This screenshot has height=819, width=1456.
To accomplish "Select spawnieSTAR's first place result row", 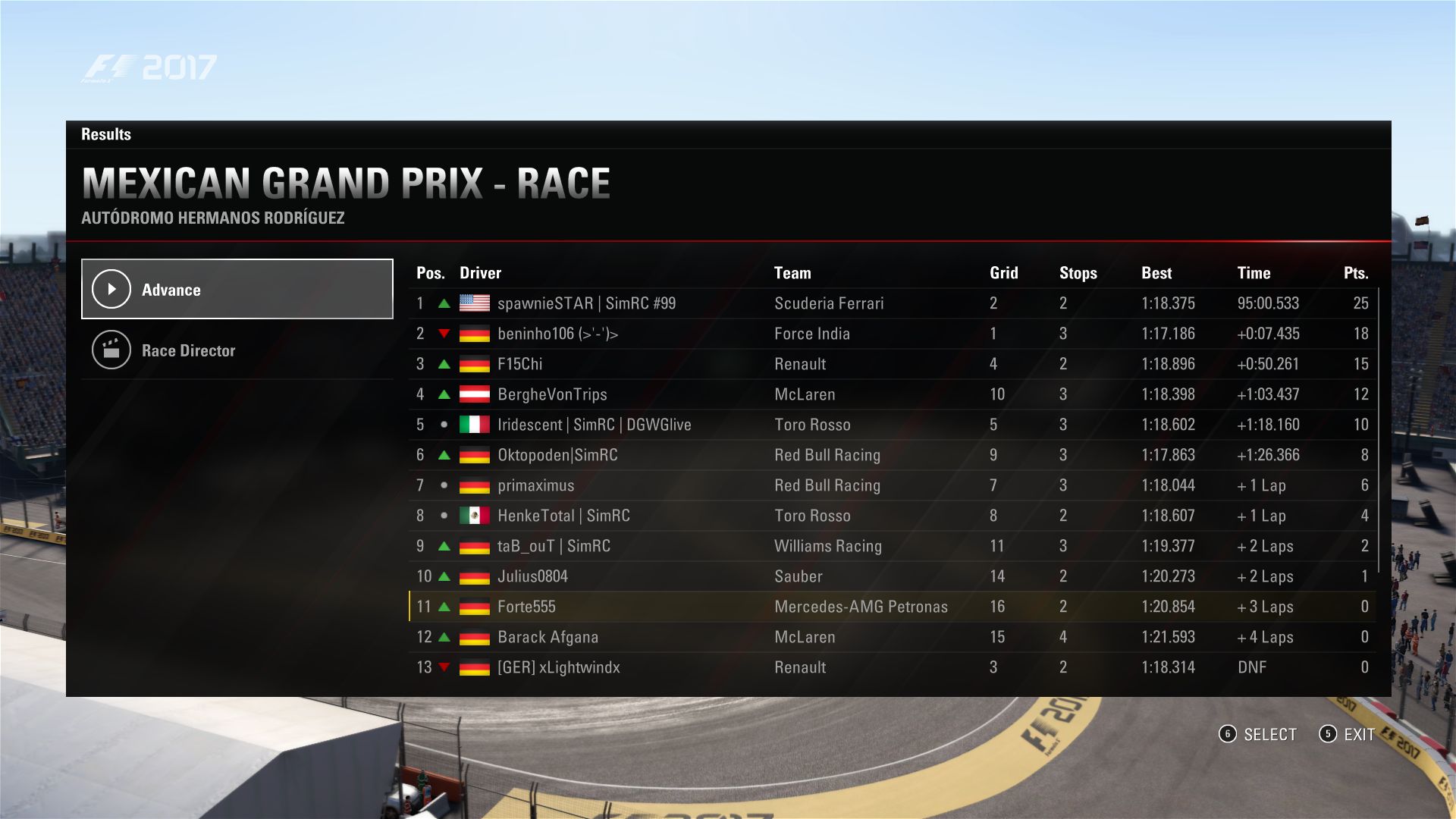I will click(x=891, y=303).
